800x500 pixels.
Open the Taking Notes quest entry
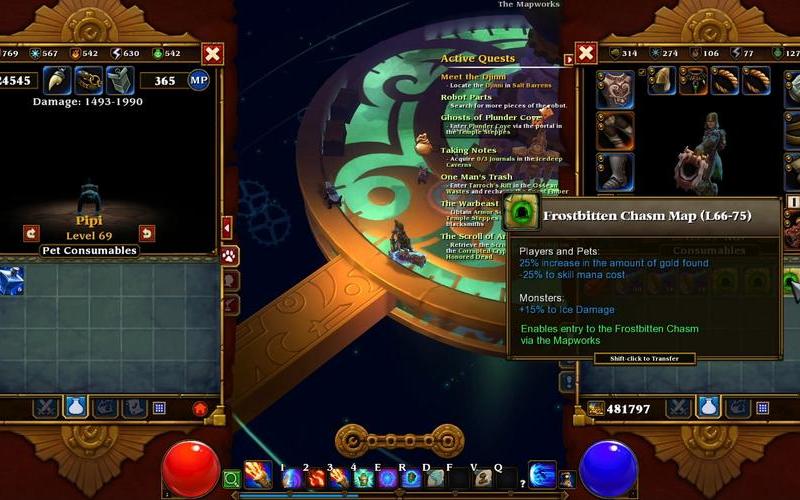point(468,150)
